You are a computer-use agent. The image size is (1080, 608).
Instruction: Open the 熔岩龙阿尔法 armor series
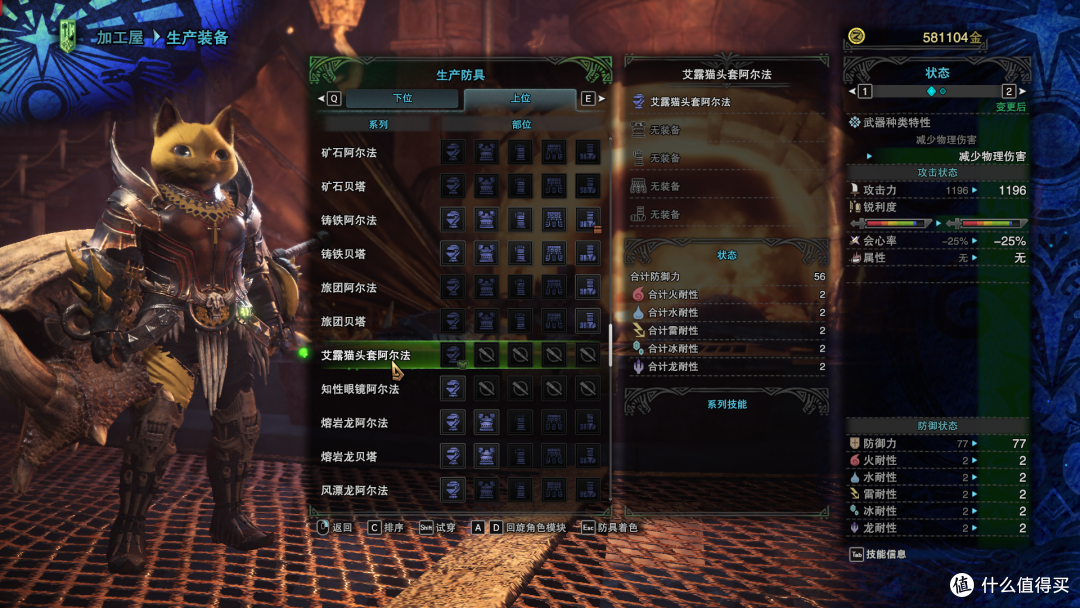355,423
